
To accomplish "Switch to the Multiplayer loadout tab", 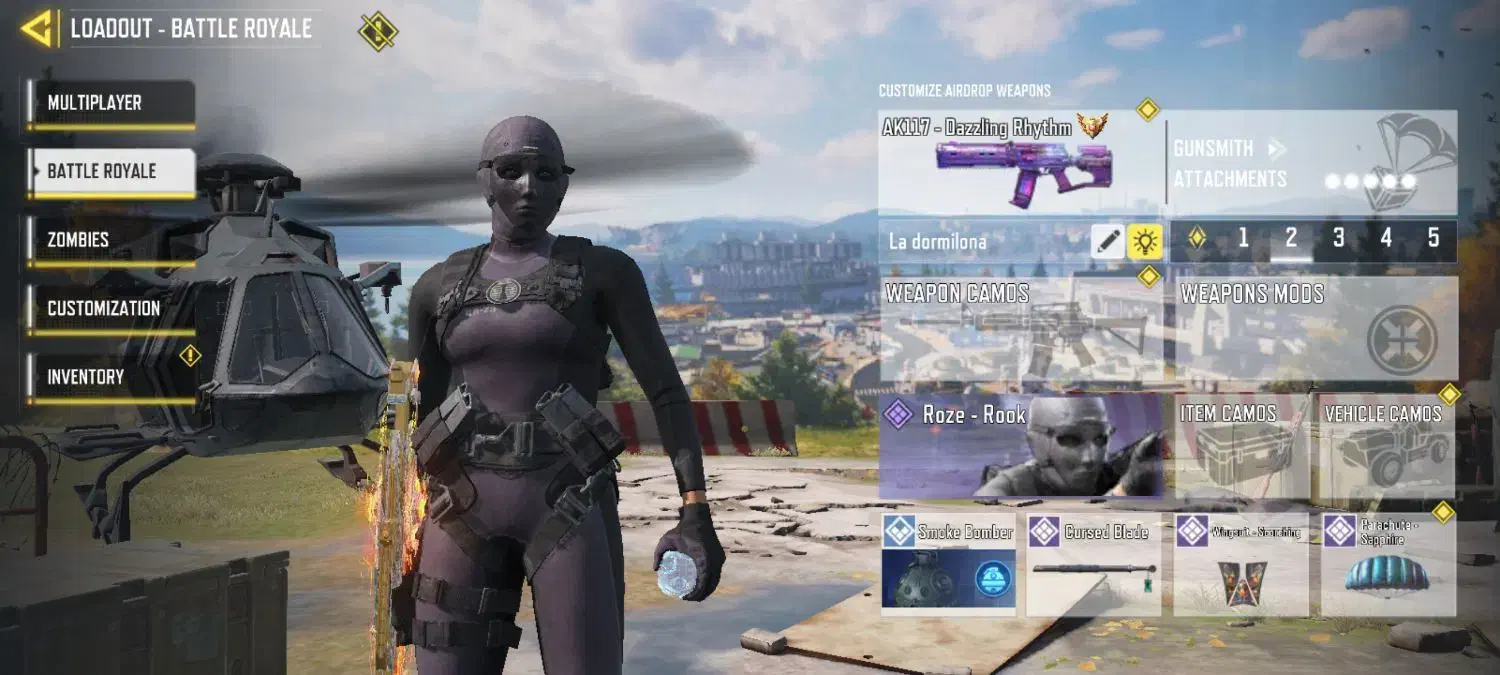I will point(110,103).
